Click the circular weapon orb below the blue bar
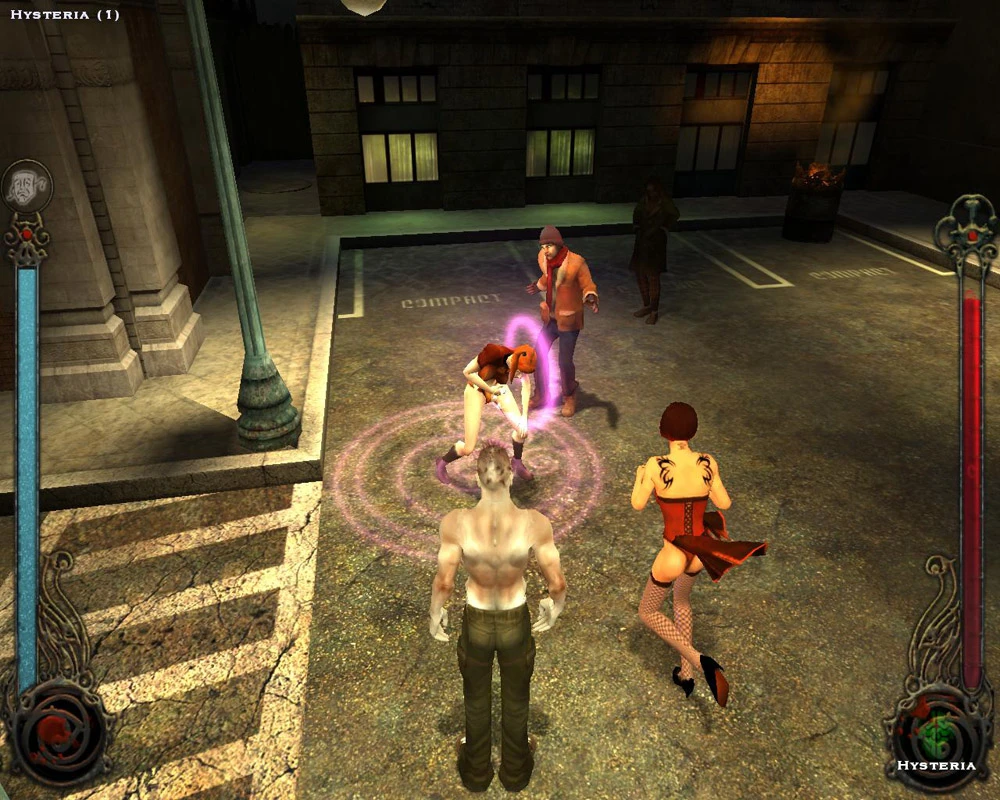The width and height of the screenshot is (1000, 800). coord(57,733)
